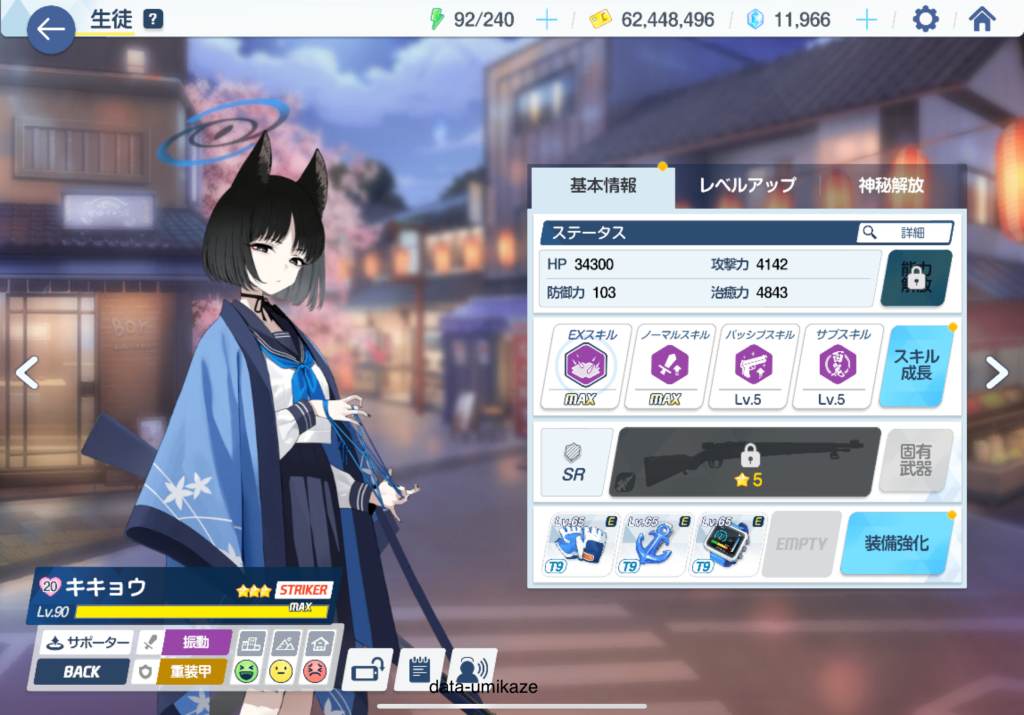Select the watch equipment slot
Viewport: 1024px width, 715px height.
point(723,543)
